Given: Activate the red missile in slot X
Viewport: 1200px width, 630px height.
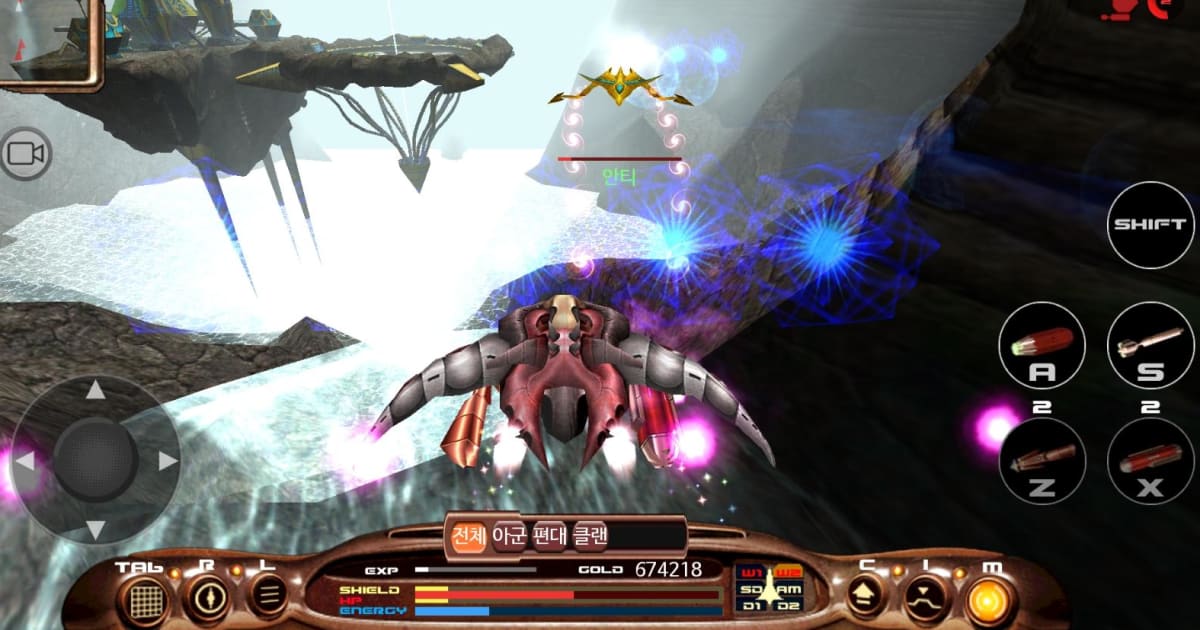Looking at the screenshot, I should click(1151, 461).
